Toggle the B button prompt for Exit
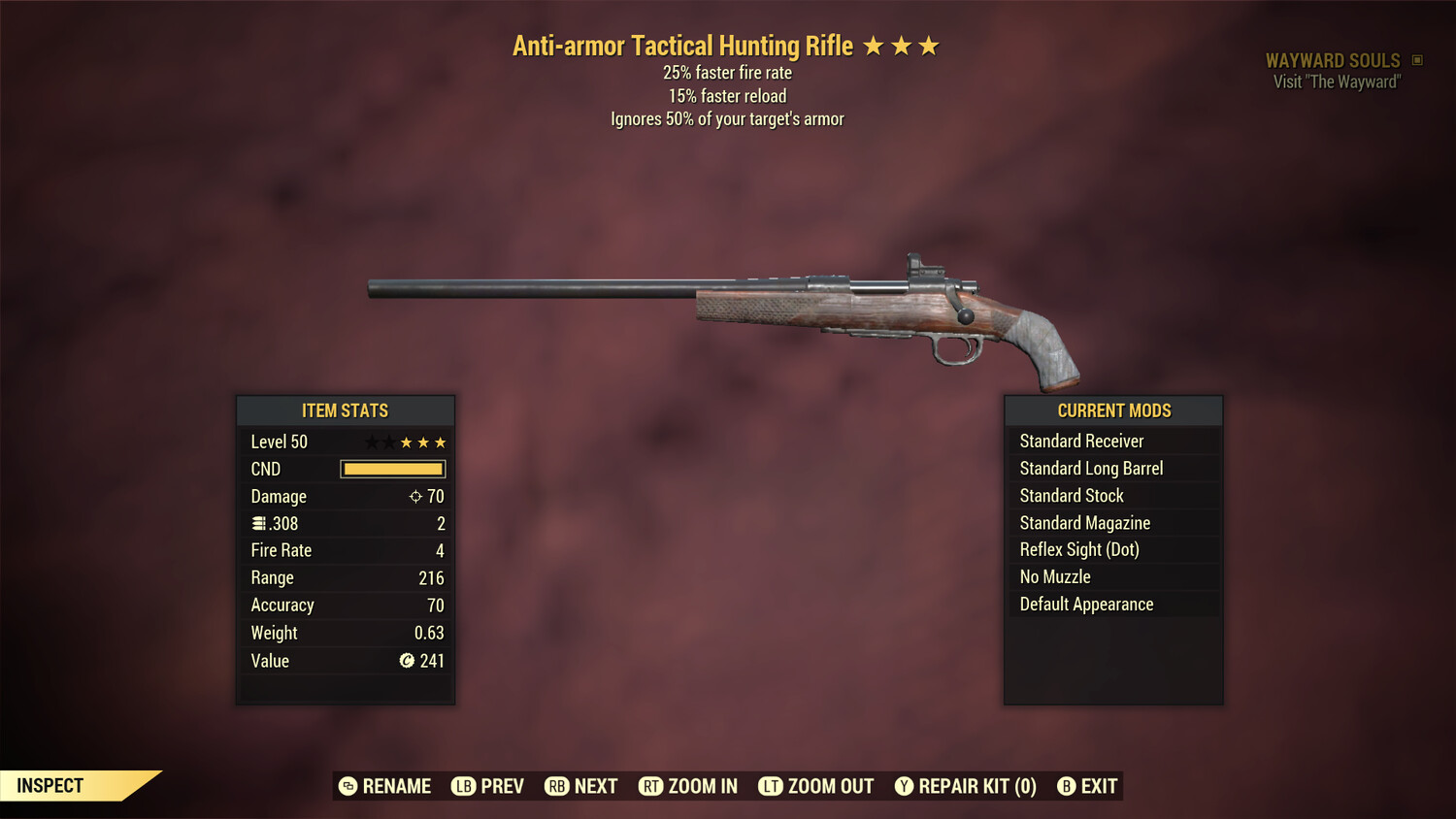The width and height of the screenshot is (1456, 819). (1066, 786)
